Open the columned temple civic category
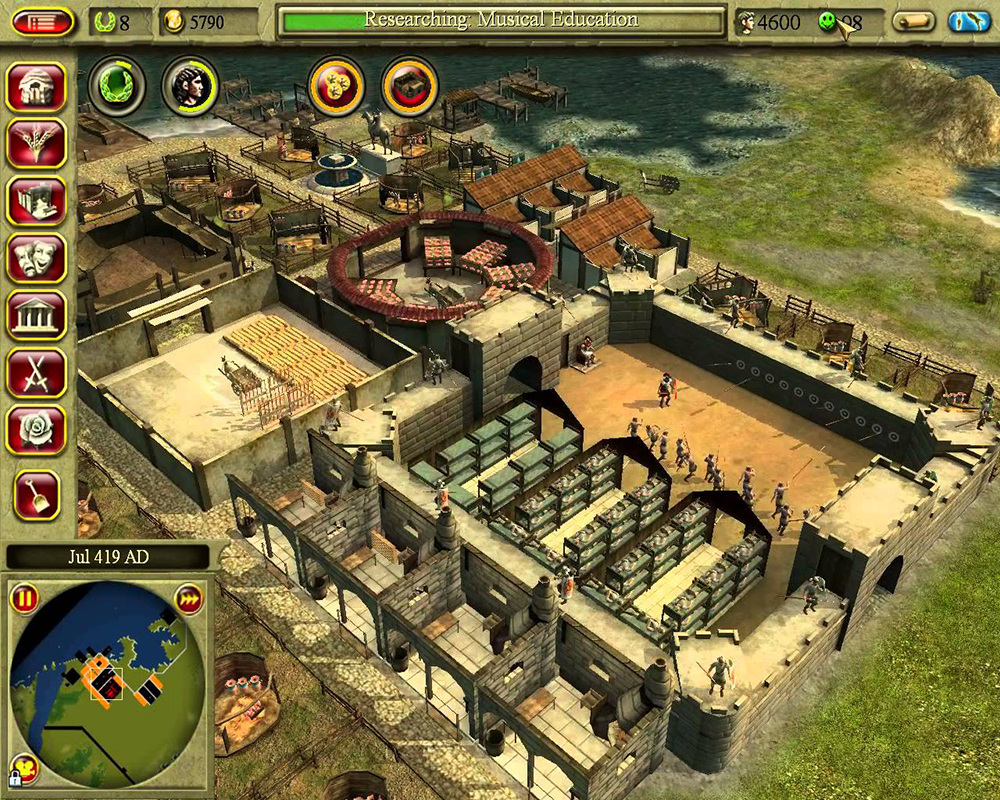 (x=36, y=315)
